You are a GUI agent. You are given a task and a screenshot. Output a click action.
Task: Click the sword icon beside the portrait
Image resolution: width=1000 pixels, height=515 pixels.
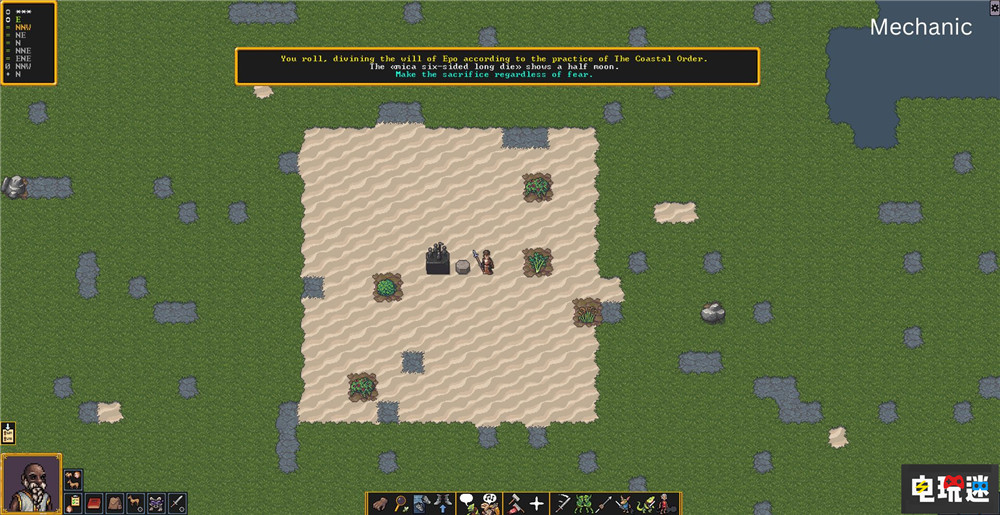(x=177, y=503)
